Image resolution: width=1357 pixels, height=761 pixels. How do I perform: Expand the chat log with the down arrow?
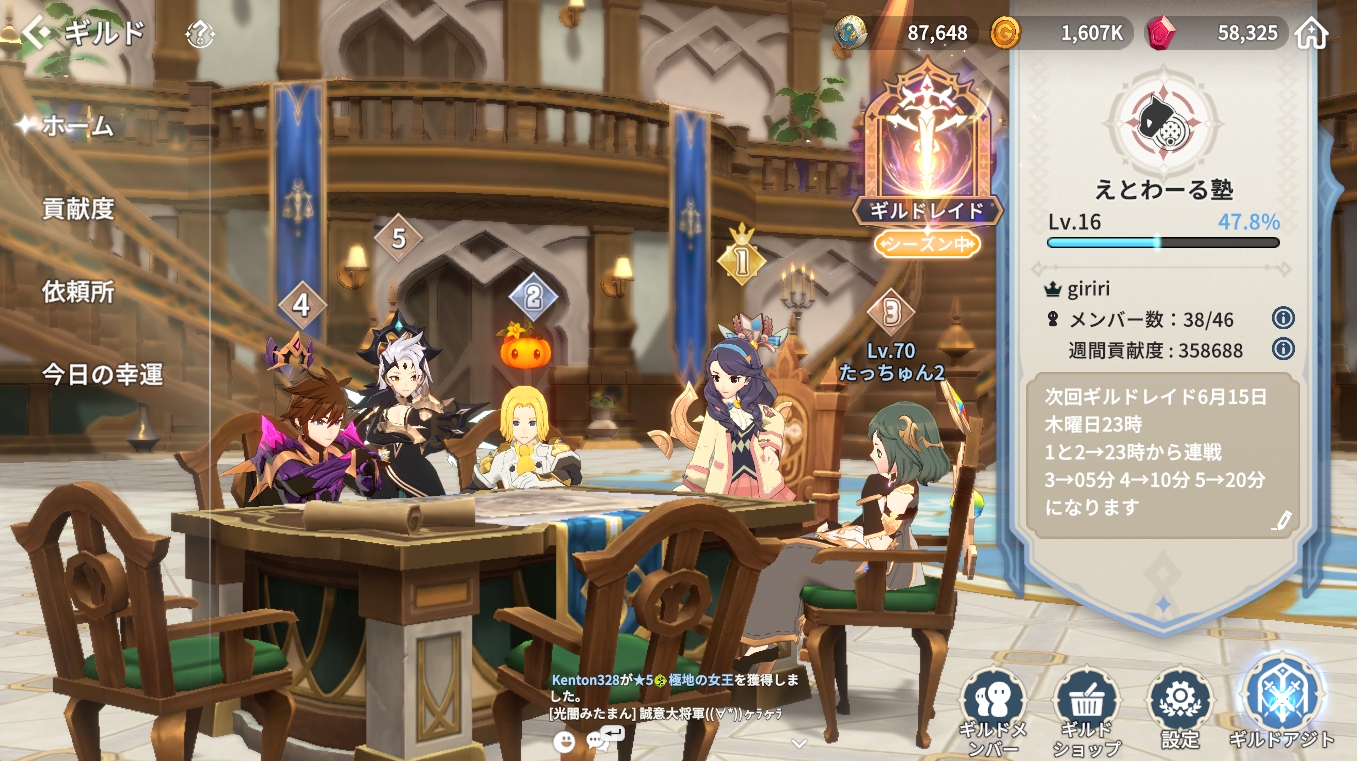[798, 743]
